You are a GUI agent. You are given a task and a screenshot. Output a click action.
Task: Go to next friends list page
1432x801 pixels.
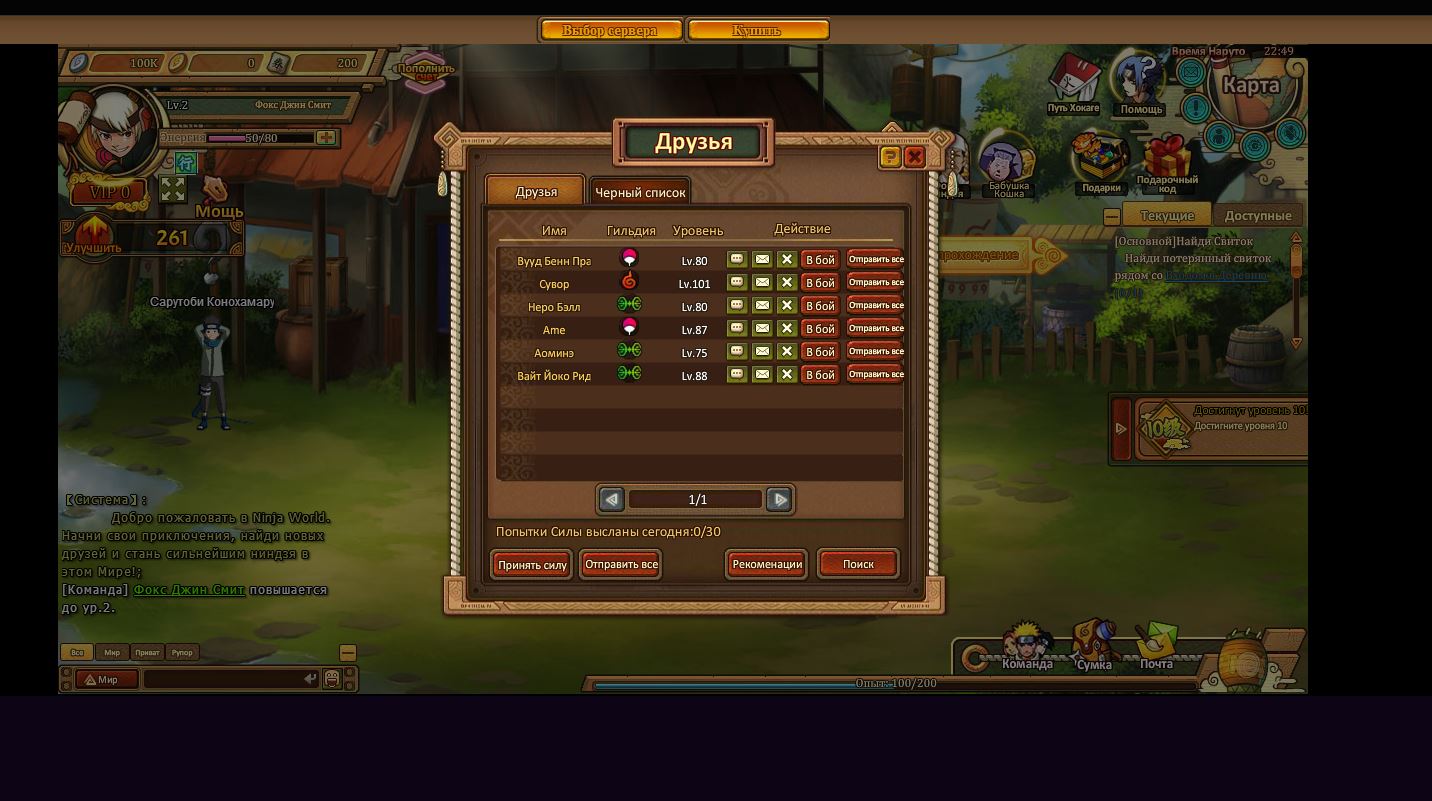coord(779,499)
